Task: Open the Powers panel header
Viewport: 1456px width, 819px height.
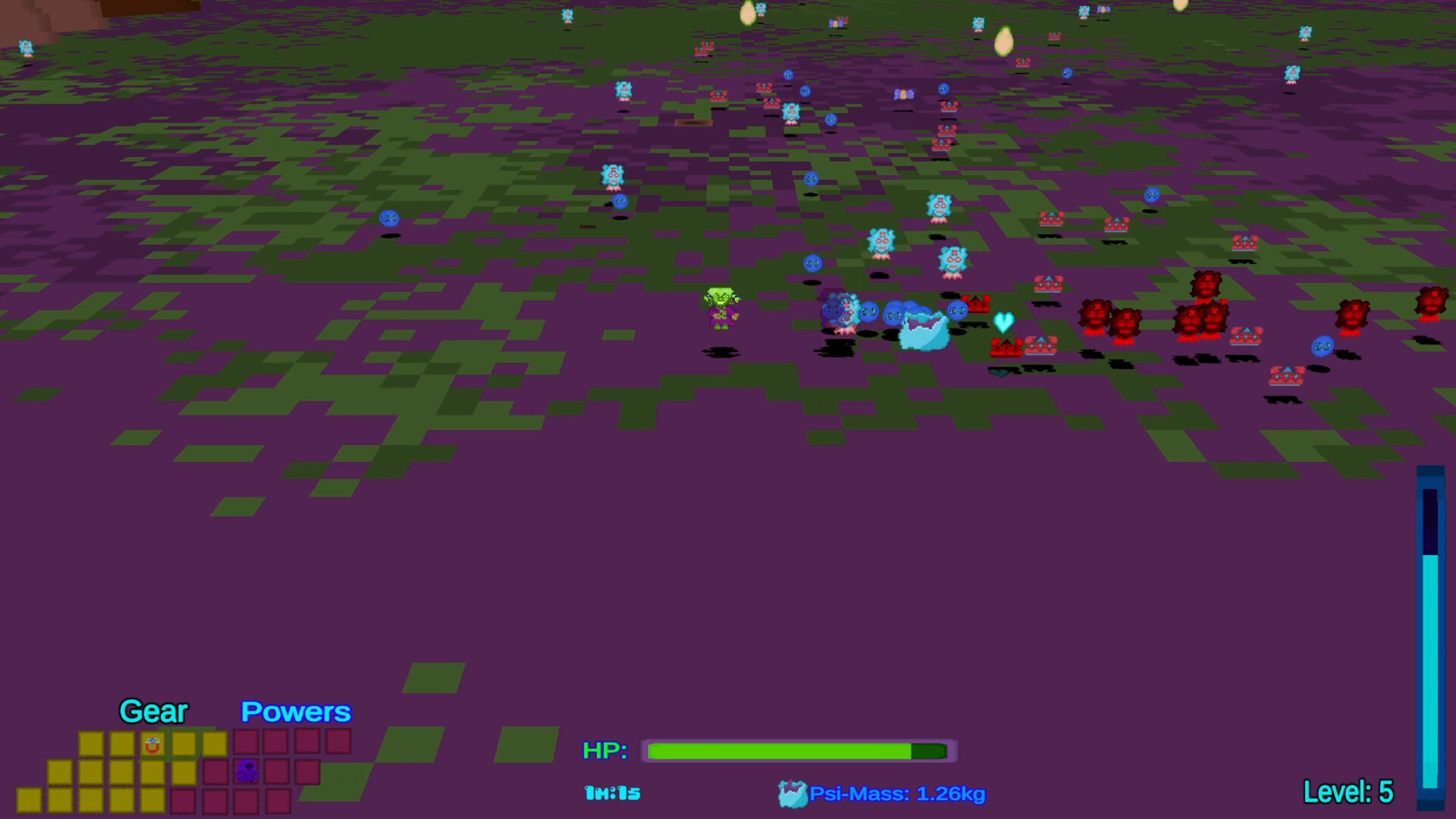Action: point(296,712)
